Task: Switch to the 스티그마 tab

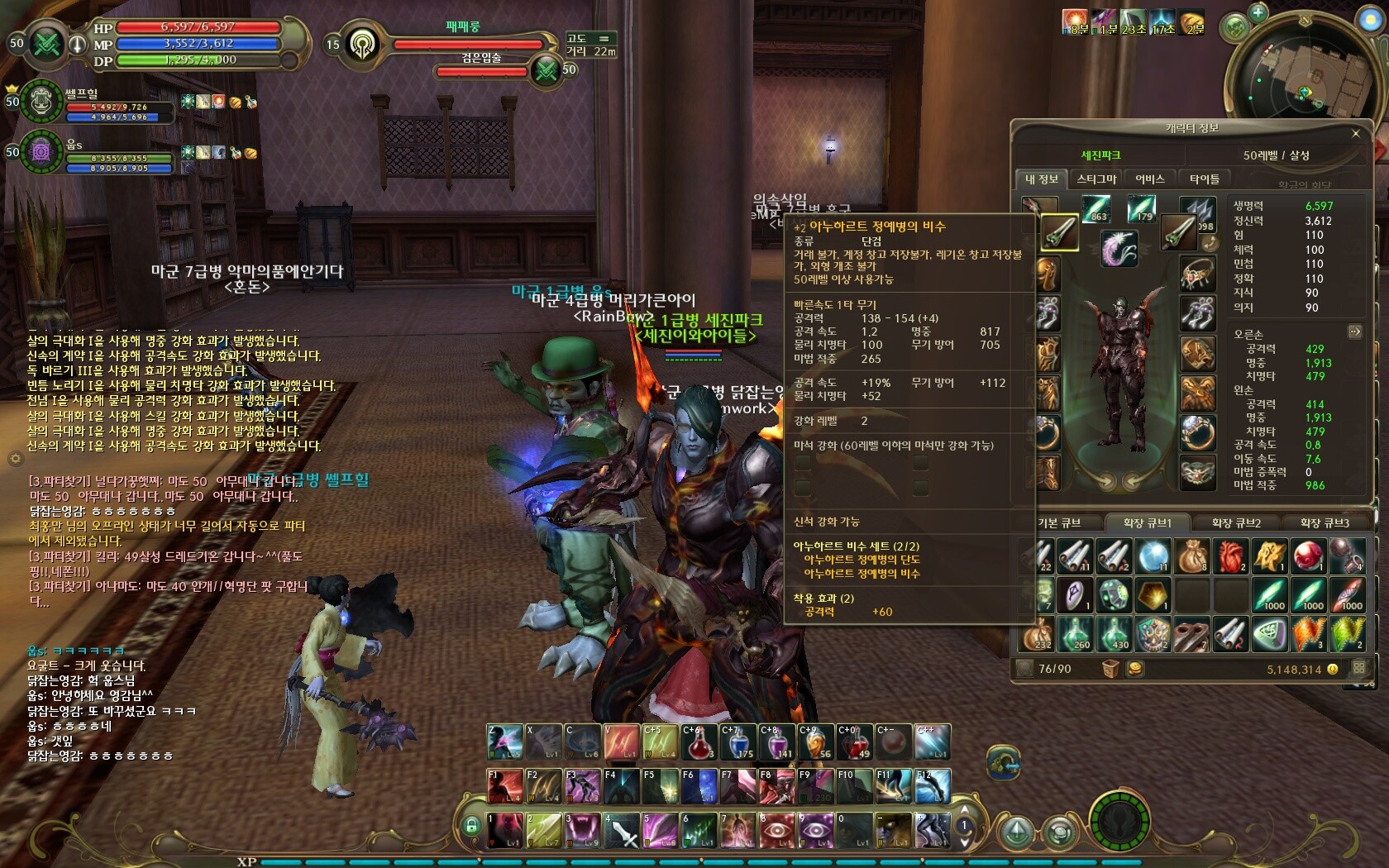Action: tap(1096, 179)
